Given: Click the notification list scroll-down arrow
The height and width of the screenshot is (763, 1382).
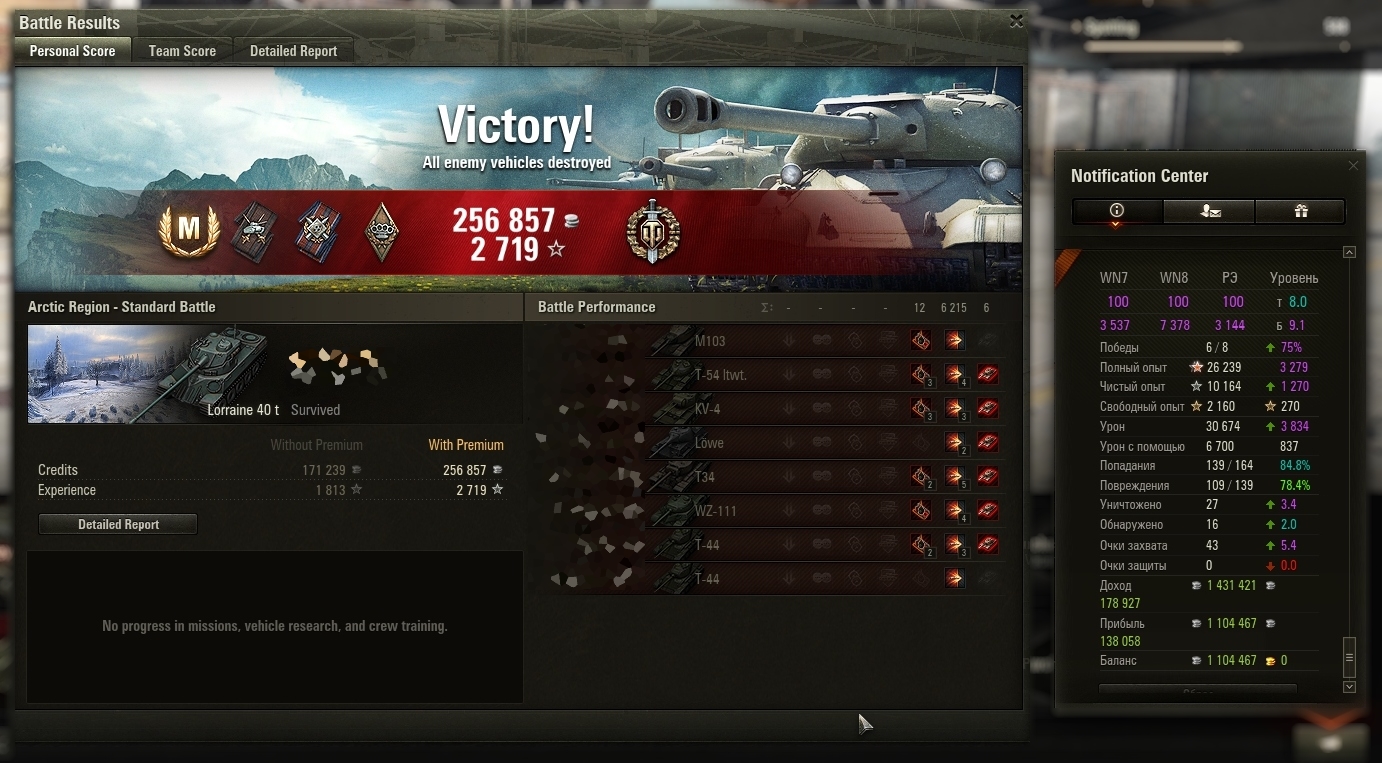Looking at the screenshot, I should coord(1349,687).
